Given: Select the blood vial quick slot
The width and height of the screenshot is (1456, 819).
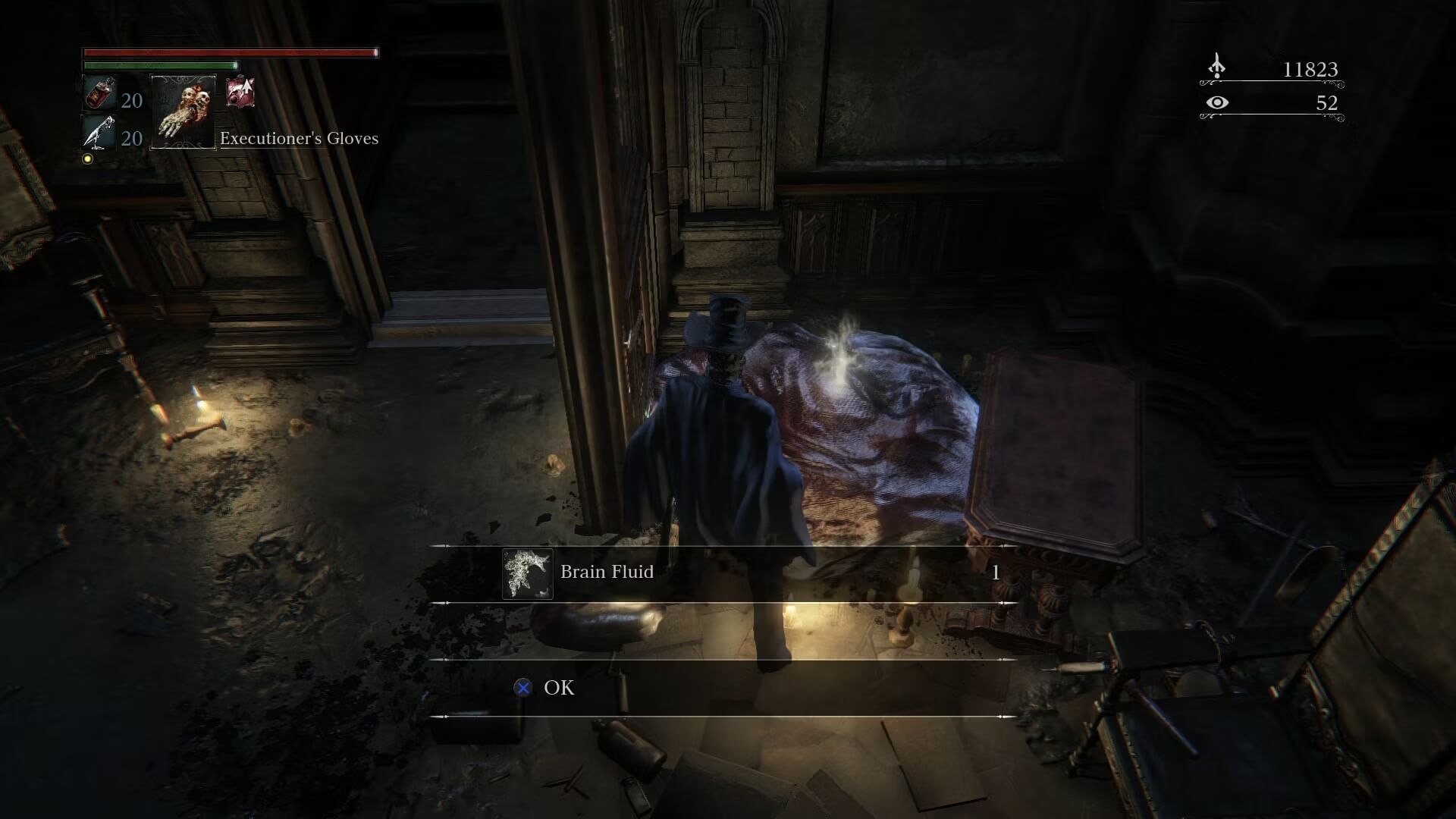Looking at the screenshot, I should pos(99,94).
